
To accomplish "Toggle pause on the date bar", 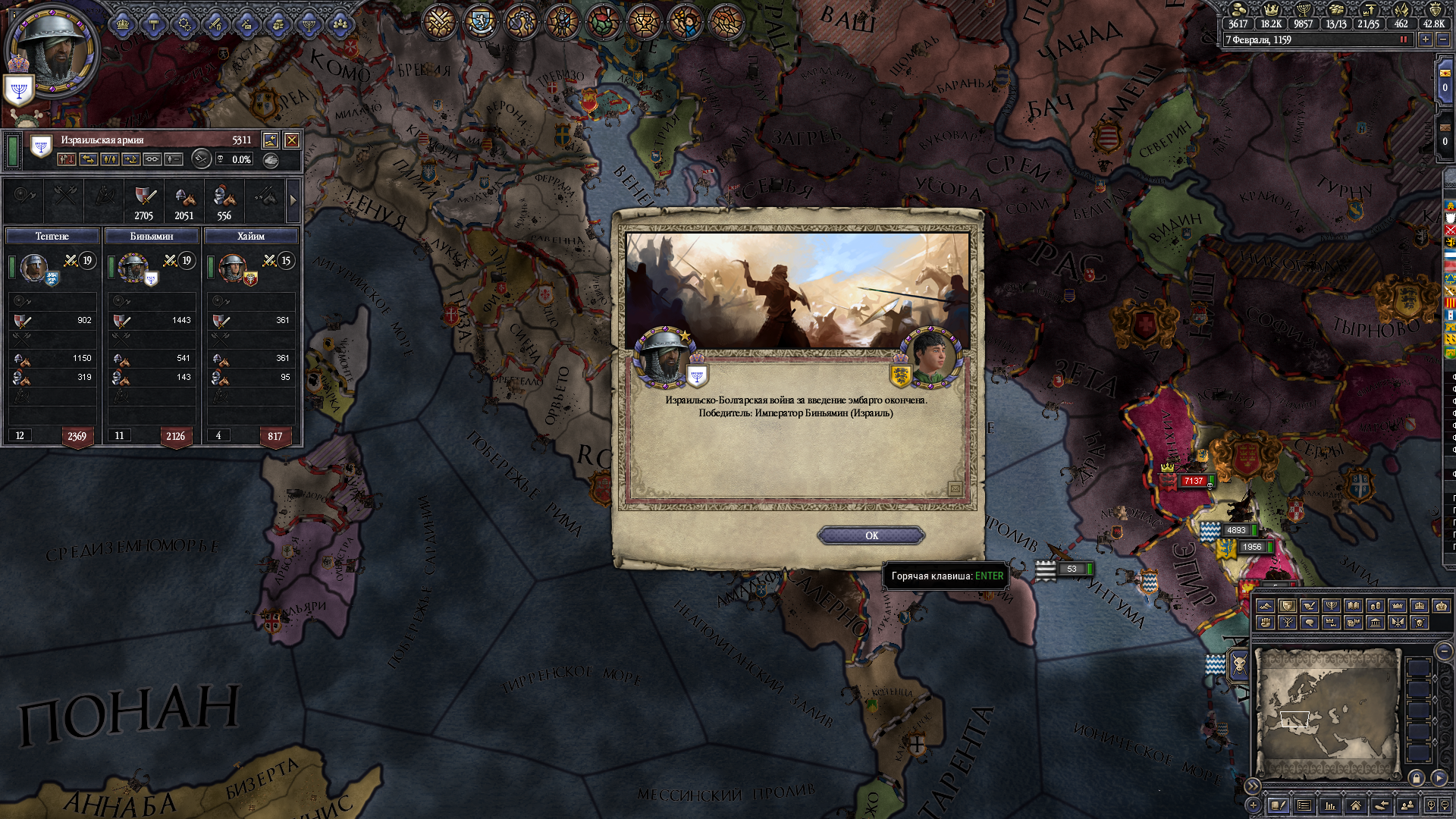I will point(1403,39).
